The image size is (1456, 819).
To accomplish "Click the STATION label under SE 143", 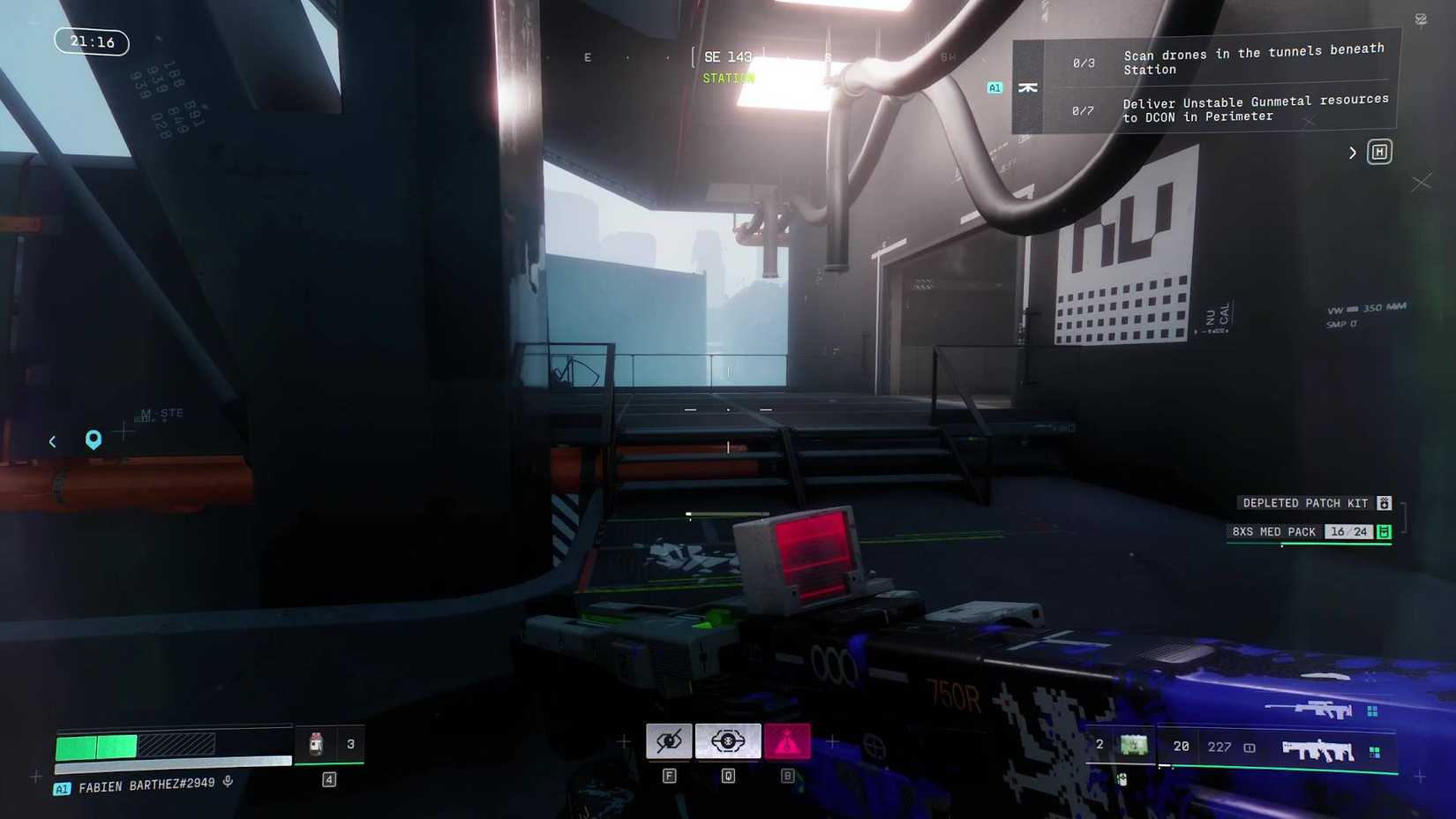I will tap(727, 78).
